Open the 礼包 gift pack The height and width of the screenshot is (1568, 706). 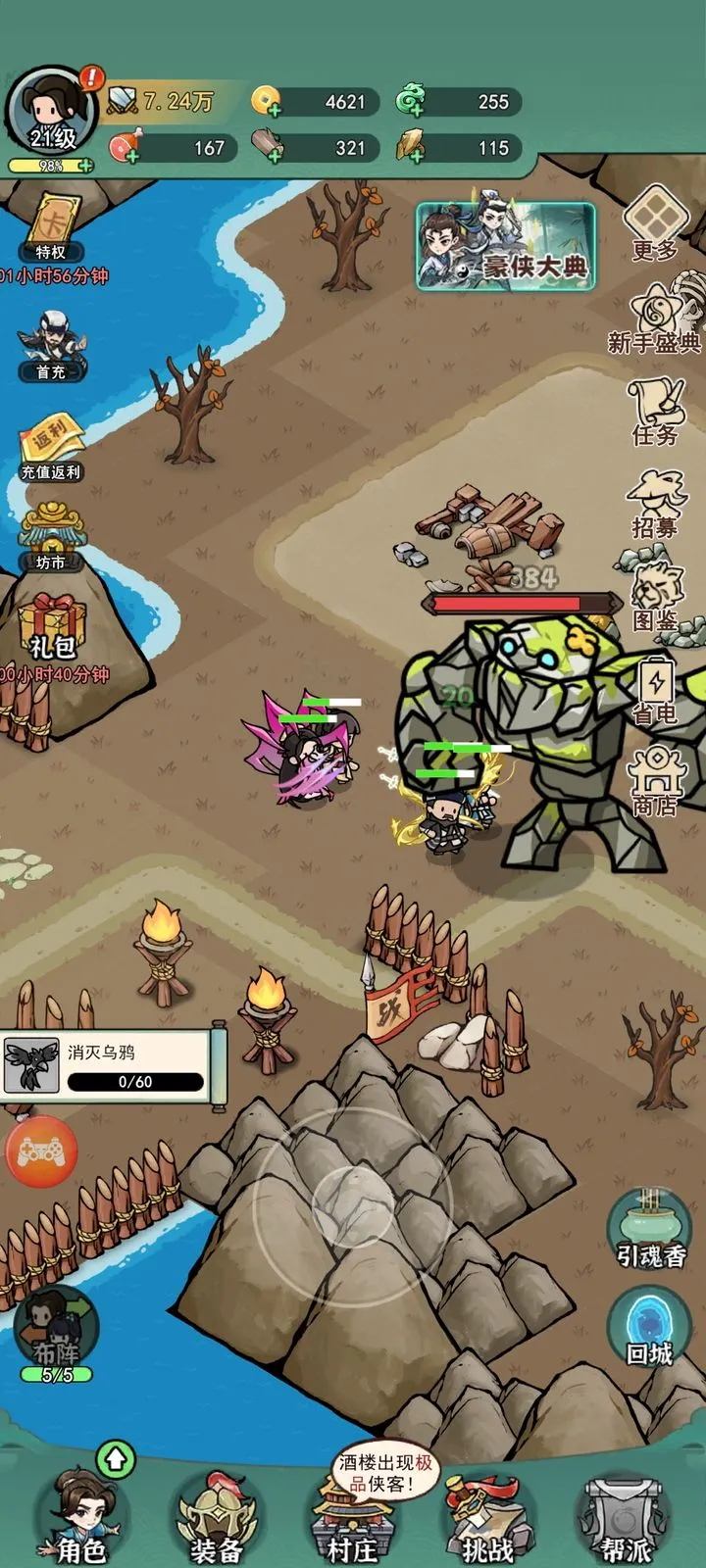(x=52, y=627)
